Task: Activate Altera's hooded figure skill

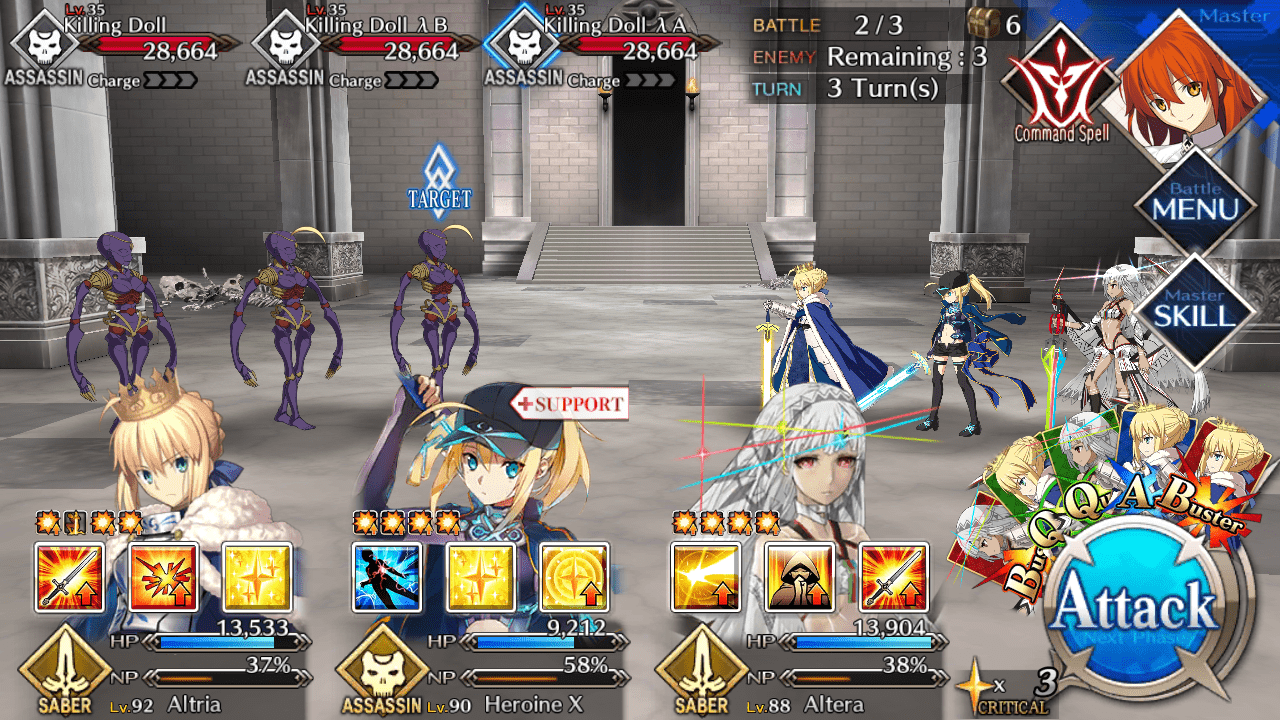Action: coord(800,577)
